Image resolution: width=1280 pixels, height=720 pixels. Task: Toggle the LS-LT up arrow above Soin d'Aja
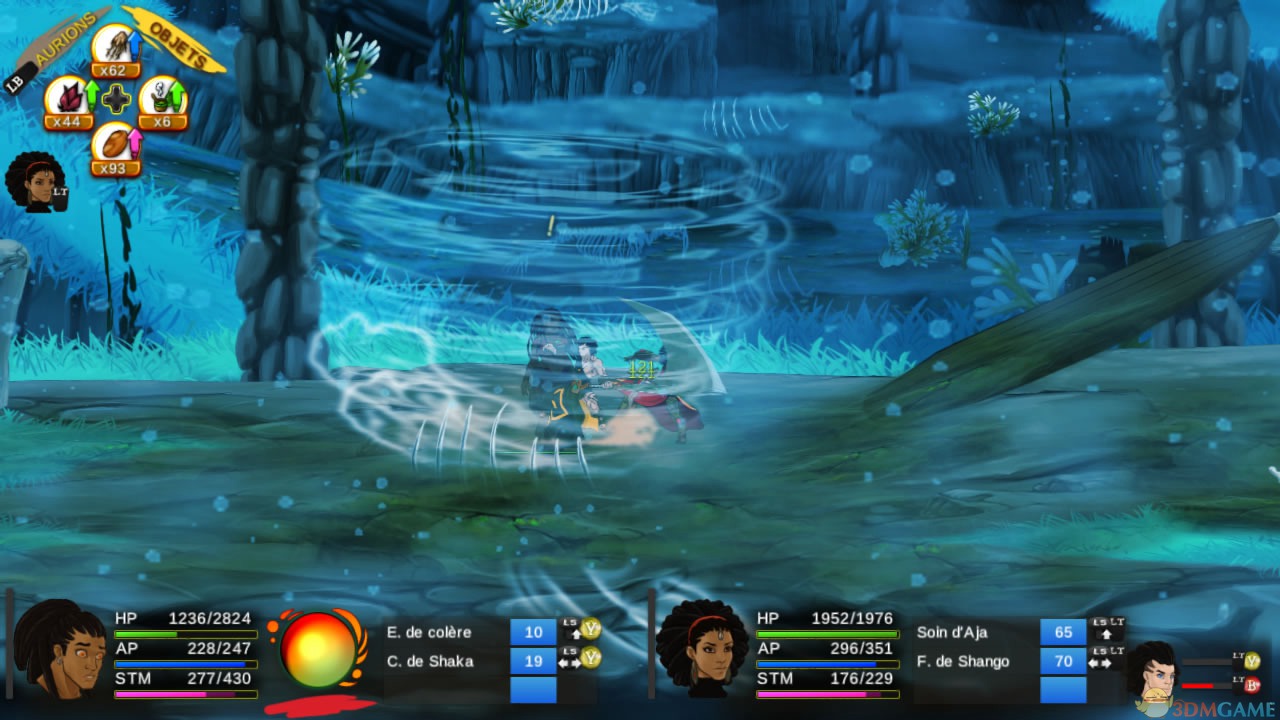tap(1105, 630)
